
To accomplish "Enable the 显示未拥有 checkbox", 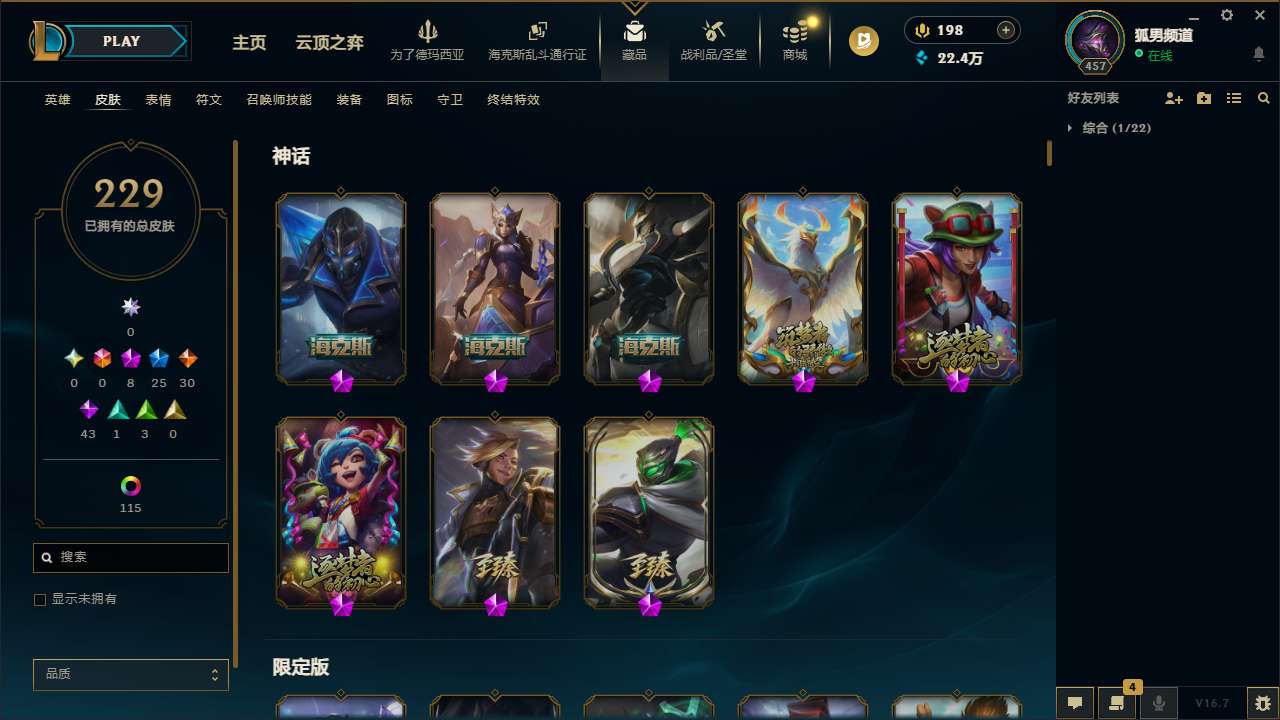I will 39,599.
